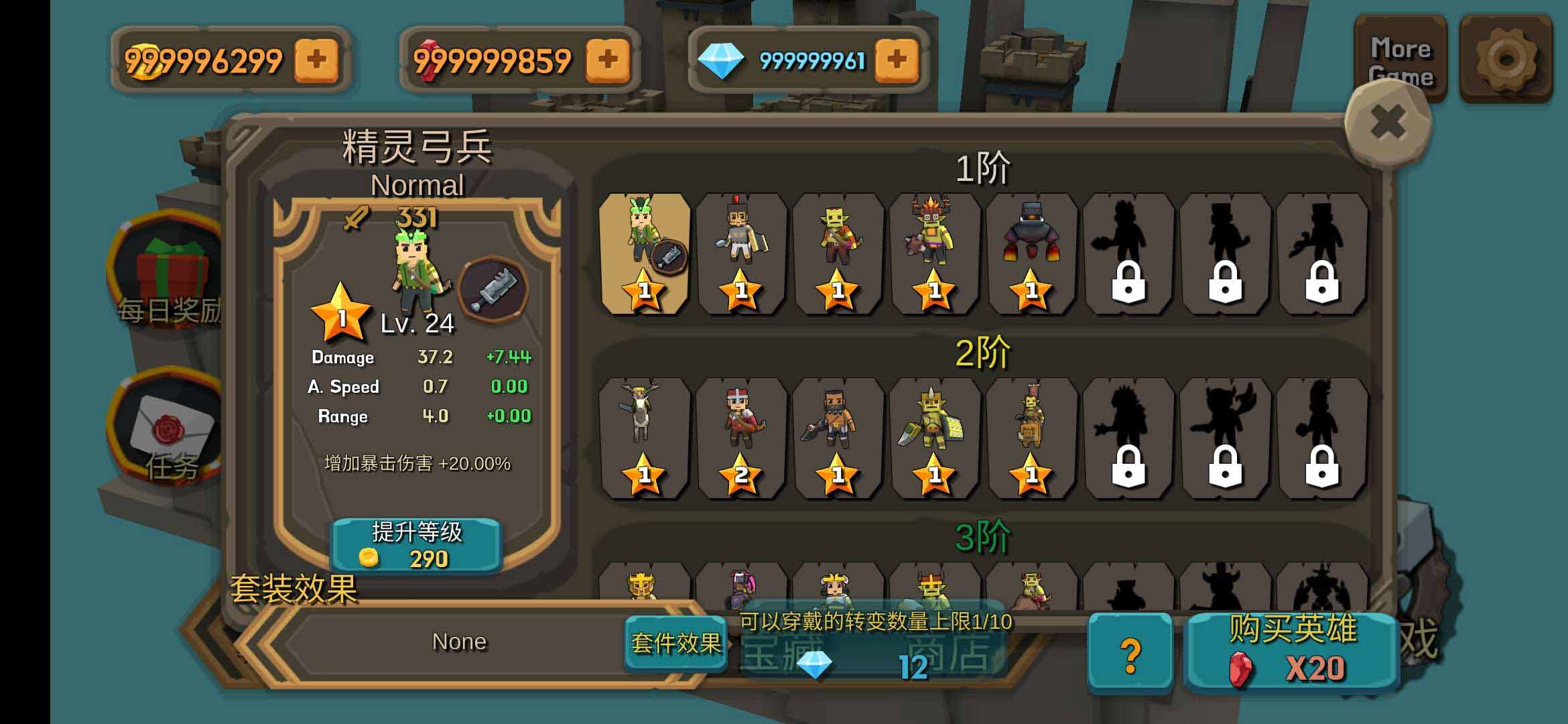Open the 套件效果 set effect button
Image resolution: width=1568 pixels, height=724 pixels.
(675, 644)
